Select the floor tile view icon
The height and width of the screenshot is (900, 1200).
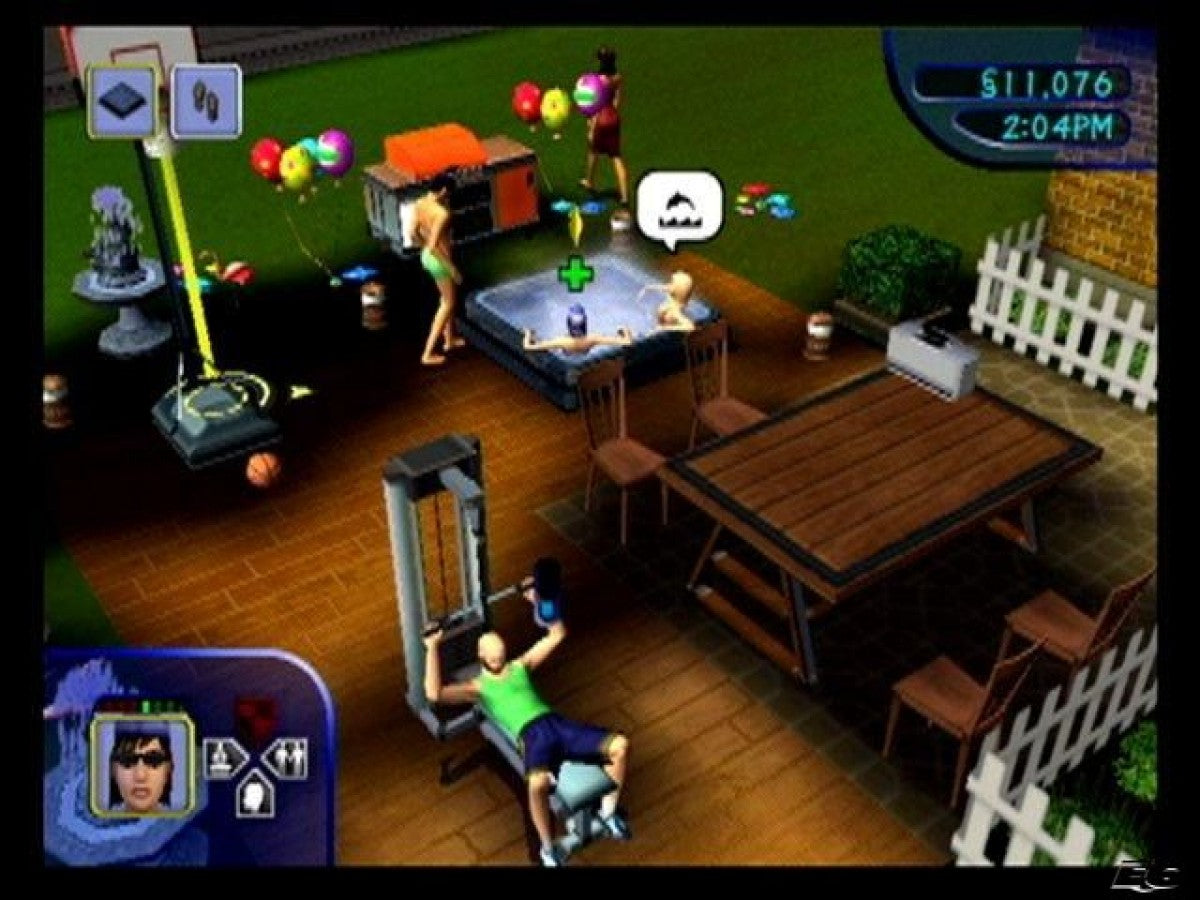click(x=122, y=100)
